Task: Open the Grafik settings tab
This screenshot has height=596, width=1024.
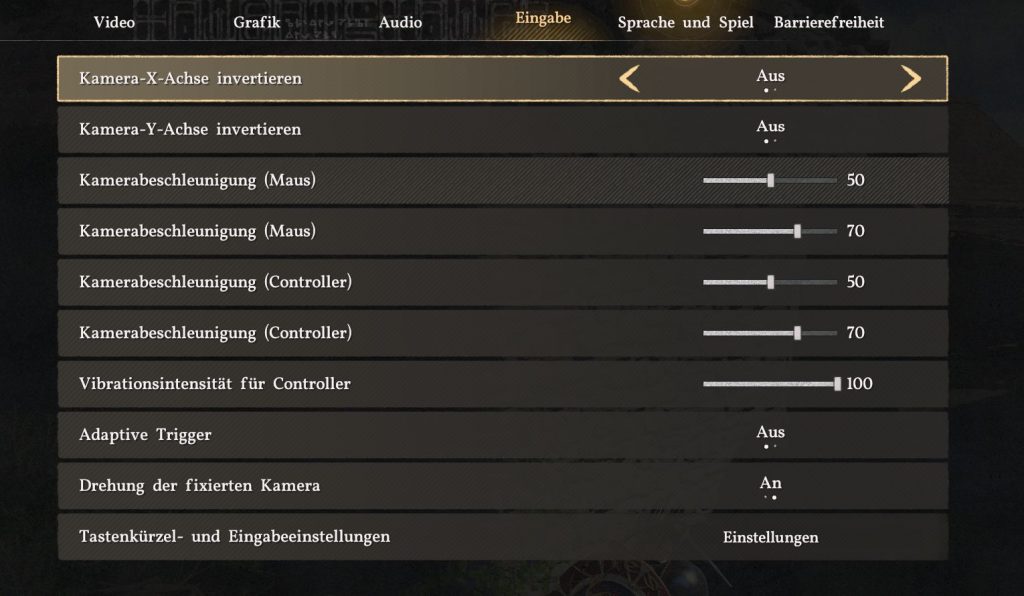Action: (x=257, y=22)
